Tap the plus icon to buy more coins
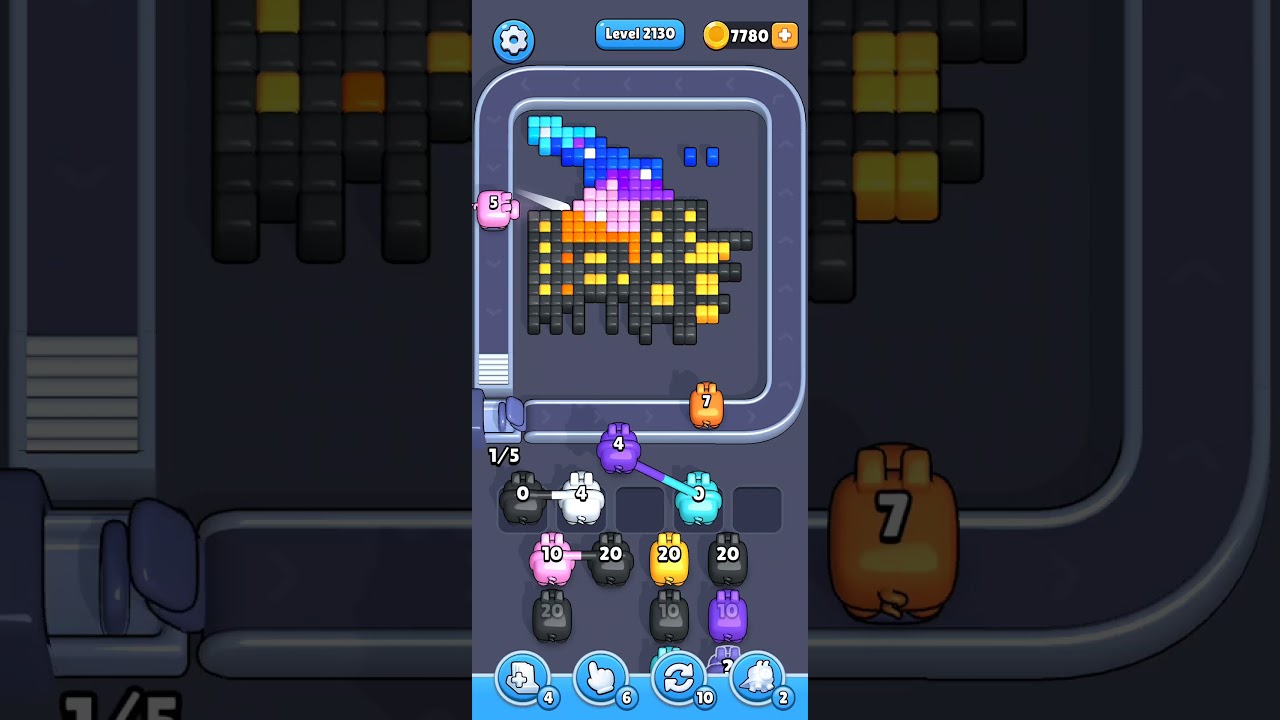Screen dimensions: 1280x720 click(x=785, y=35)
